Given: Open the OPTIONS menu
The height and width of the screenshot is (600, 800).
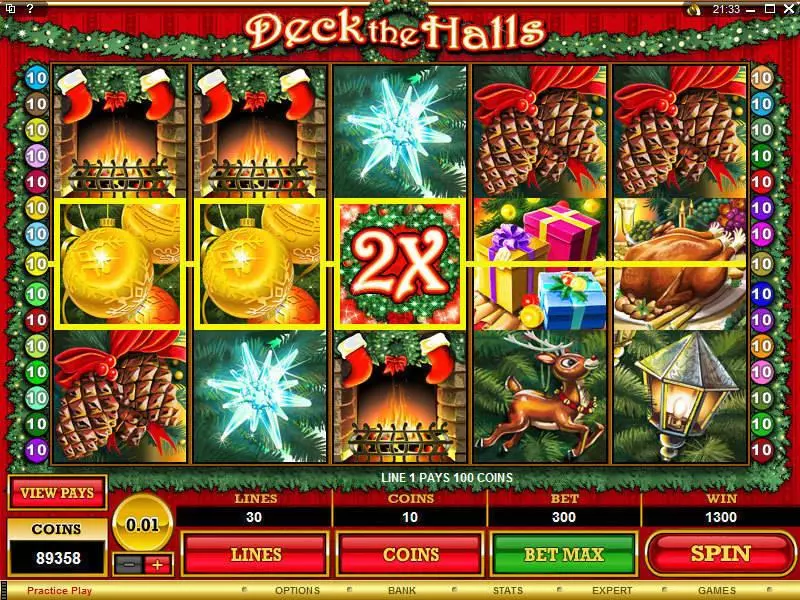Looking at the screenshot, I should point(297,591).
